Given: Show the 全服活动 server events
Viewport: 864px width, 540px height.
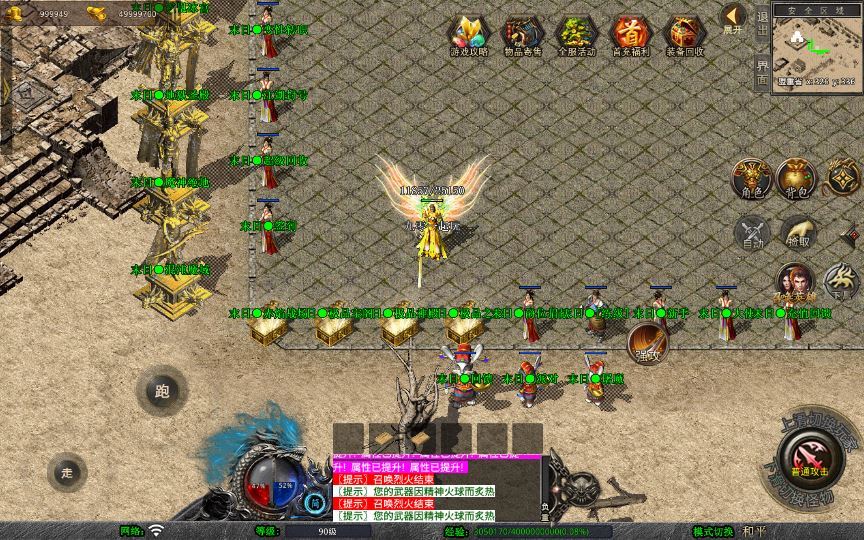Looking at the screenshot, I should click(x=576, y=36).
